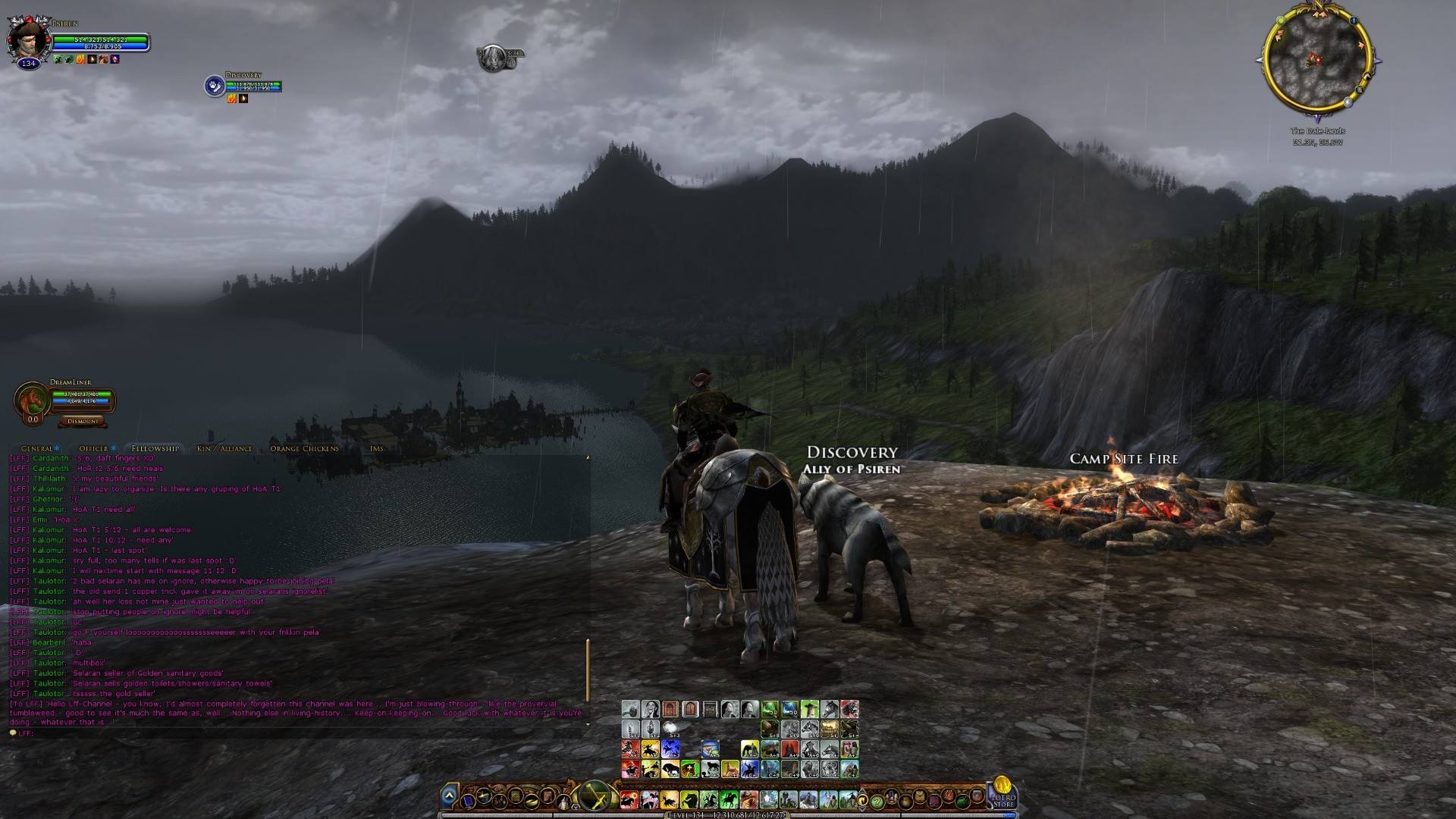Open the Orange Chickens chat tab
This screenshot has height=819, width=1456.
click(304, 448)
